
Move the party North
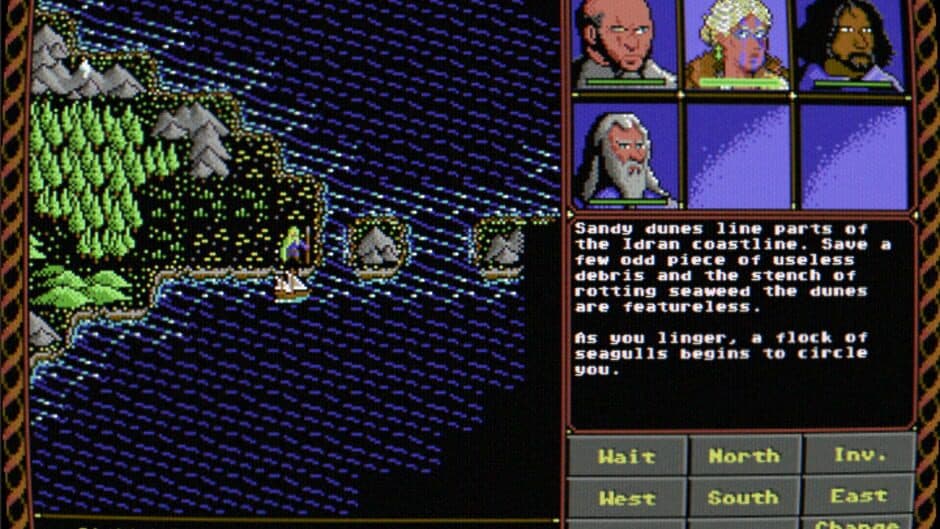[744, 456]
